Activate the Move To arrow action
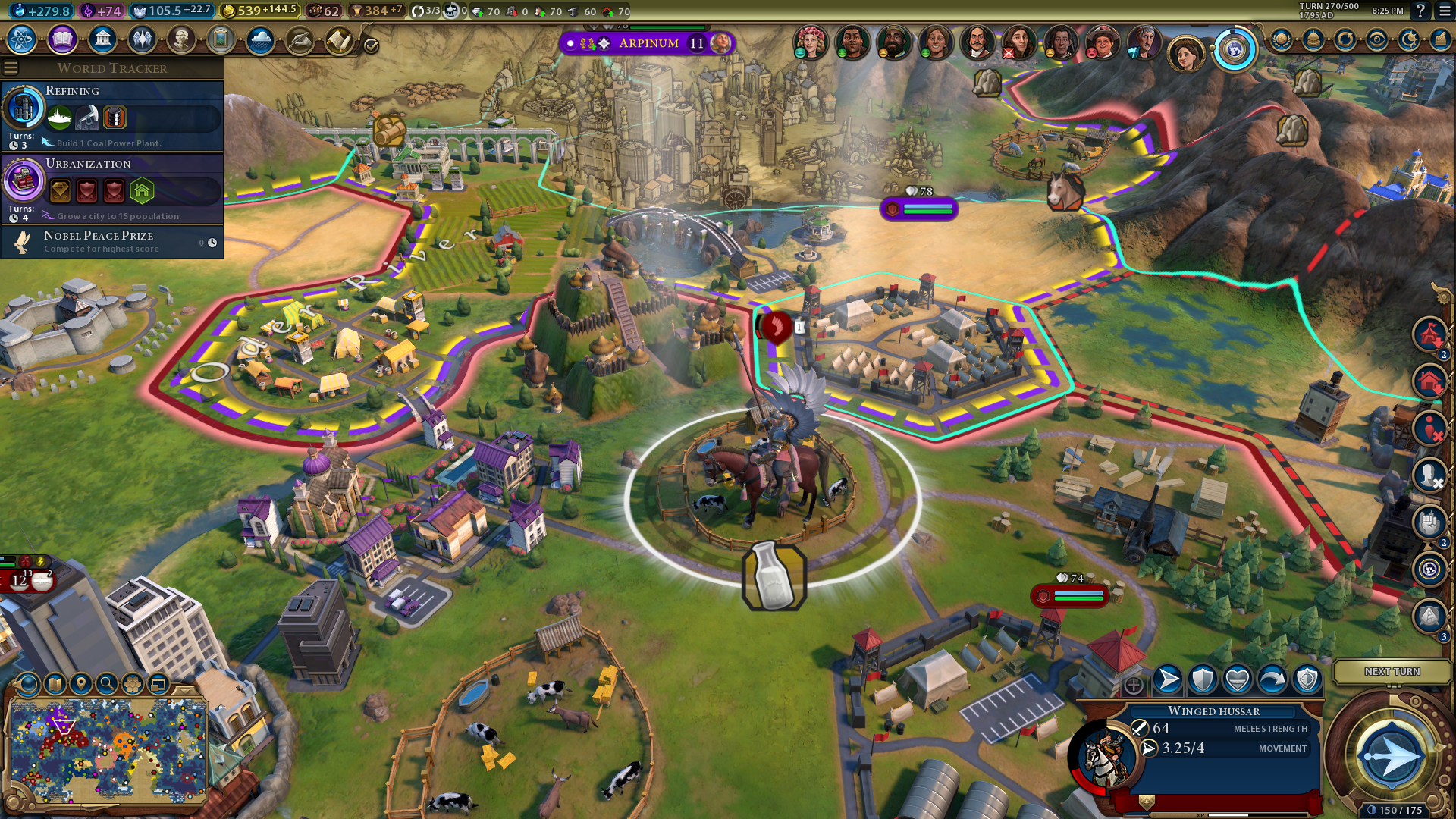Image resolution: width=1456 pixels, height=819 pixels. point(1168,679)
